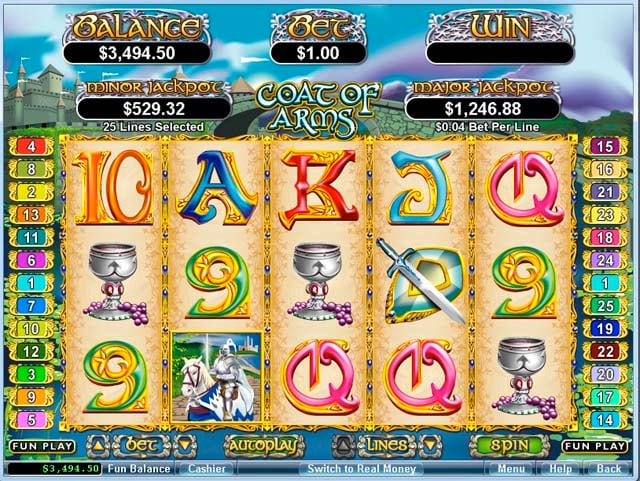The image size is (640, 481).
Task: Decrease the bet using the down arrow
Action: [184, 444]
